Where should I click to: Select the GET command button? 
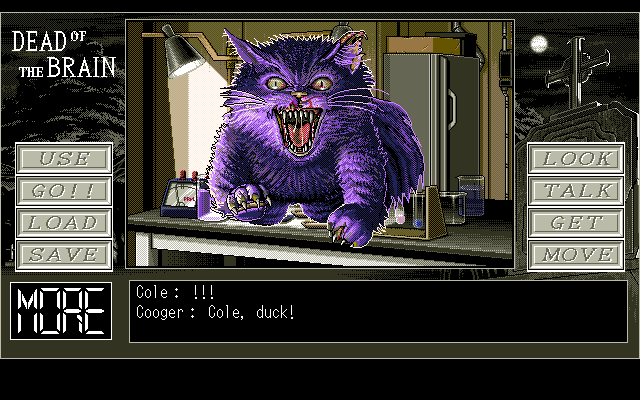pyautogui.click(x=576, y=222)
